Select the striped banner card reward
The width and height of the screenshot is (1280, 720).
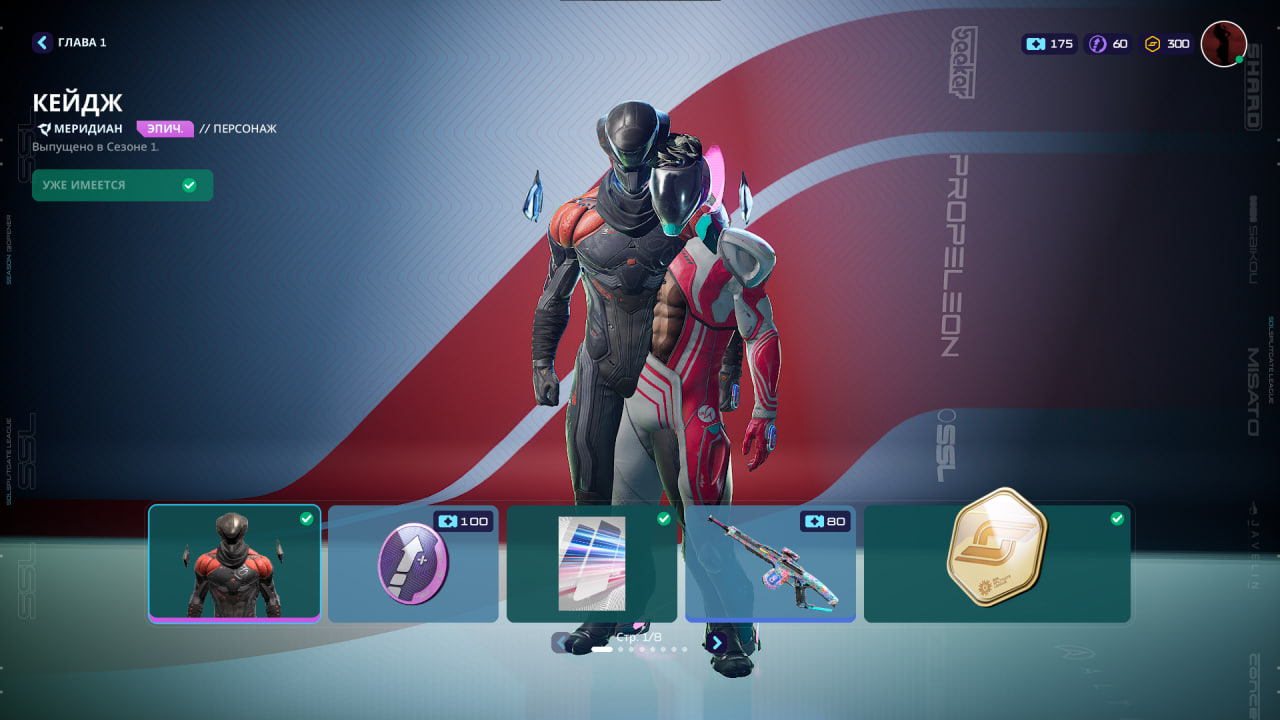591,563
